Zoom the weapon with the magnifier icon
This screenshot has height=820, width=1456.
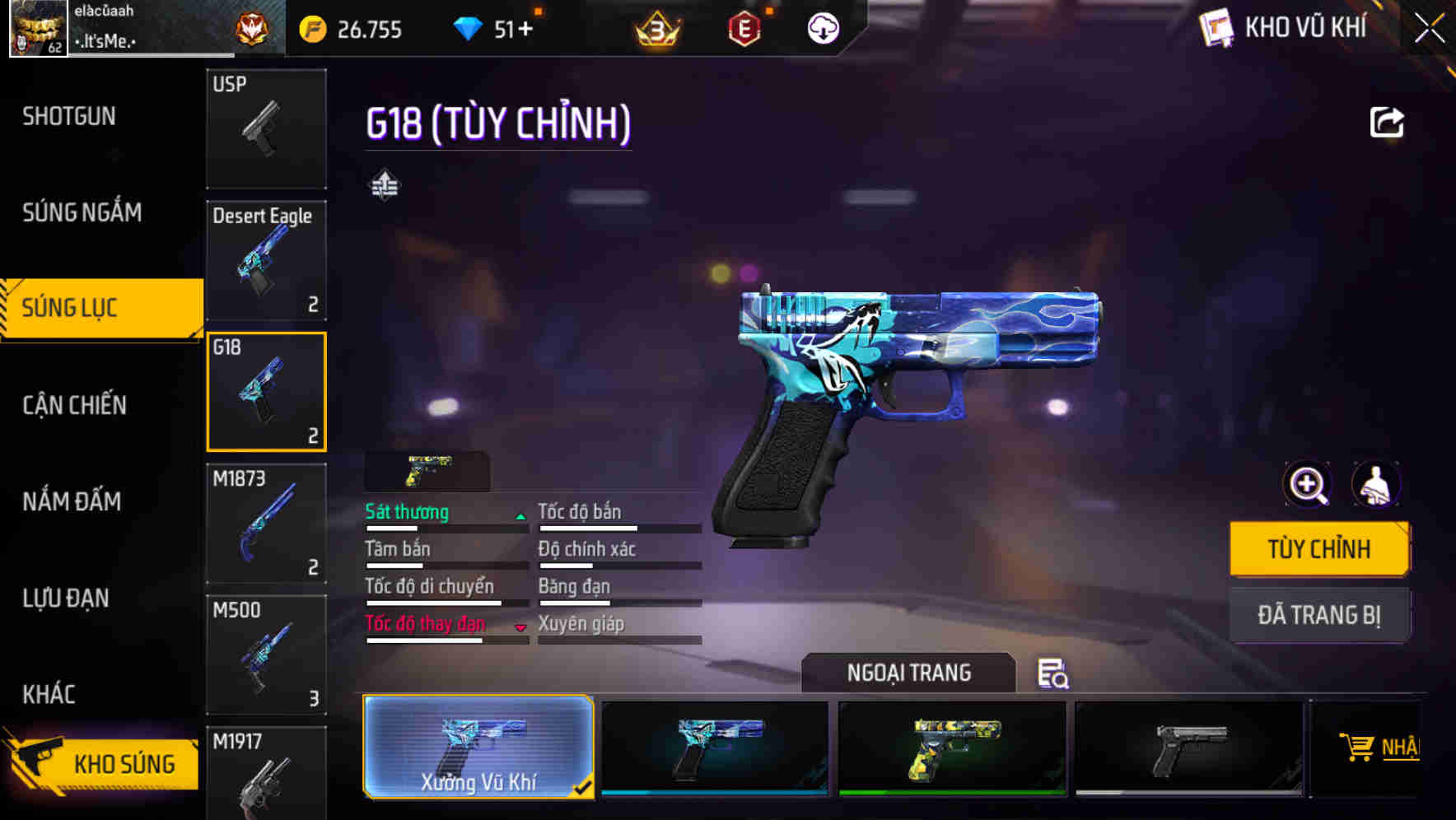[1306, 485]
